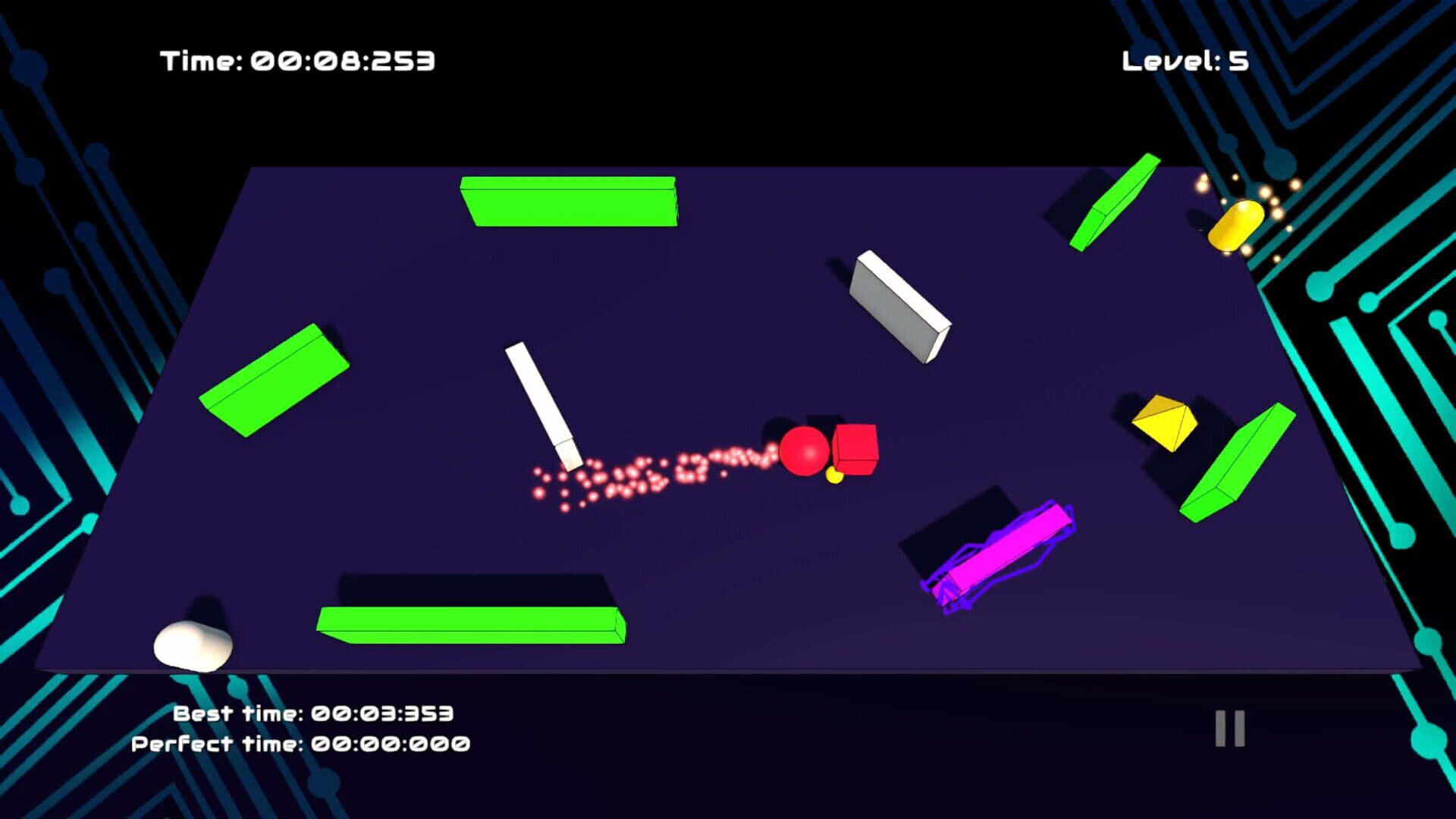Click the green block at the top-right corner
This screenshot has width=1456, height=819.
point(1115,201)
